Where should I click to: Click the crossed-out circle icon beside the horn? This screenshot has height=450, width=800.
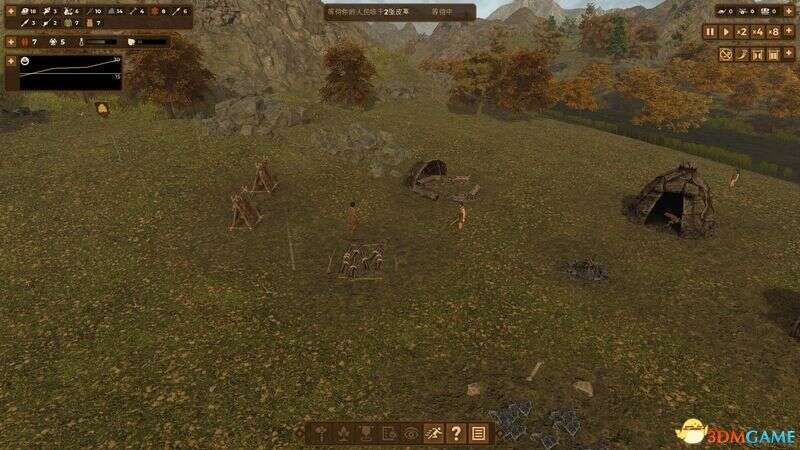[727, 53]
